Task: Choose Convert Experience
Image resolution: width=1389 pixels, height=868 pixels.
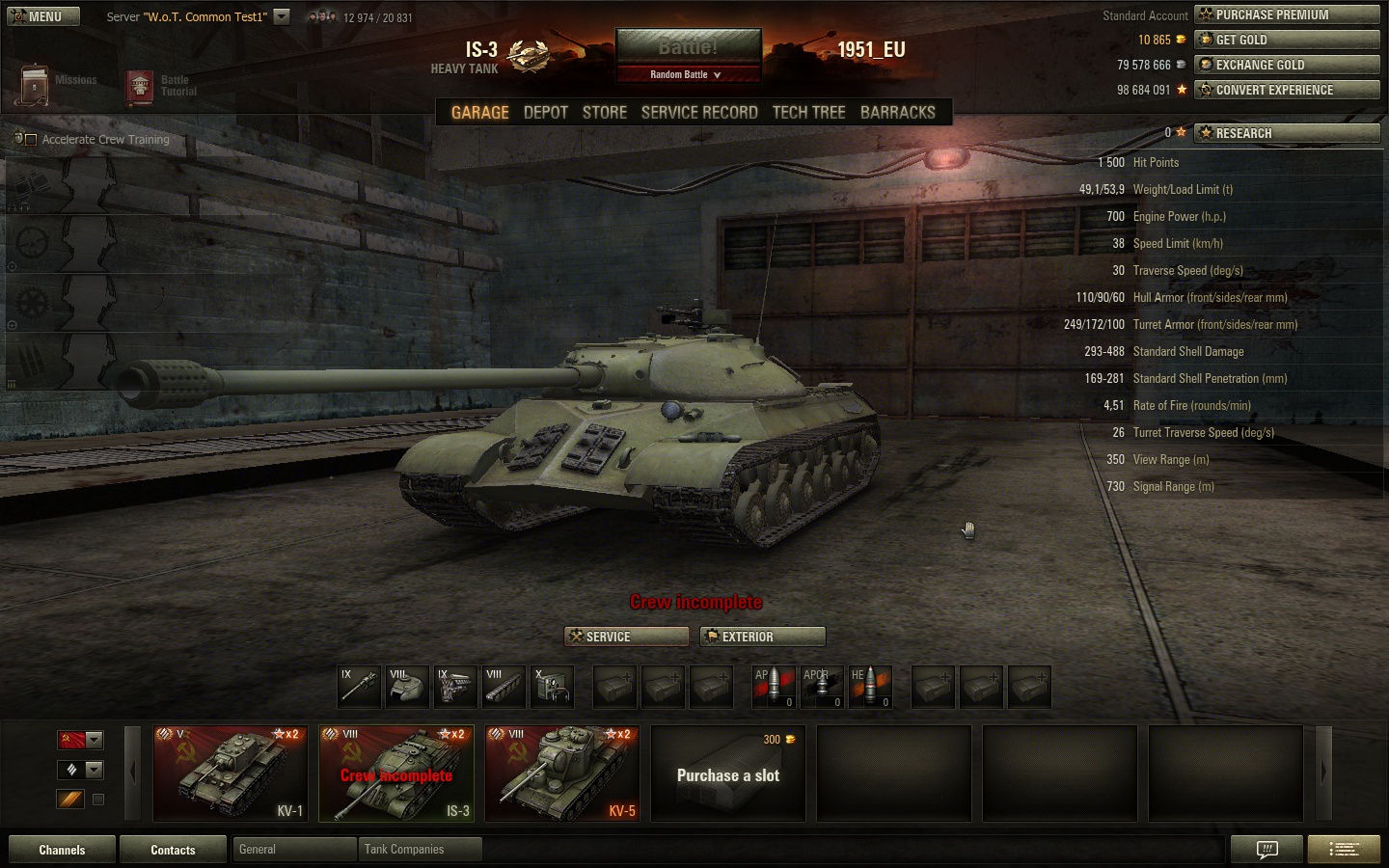Action: pyautogui.click(x=1287, y=90)
